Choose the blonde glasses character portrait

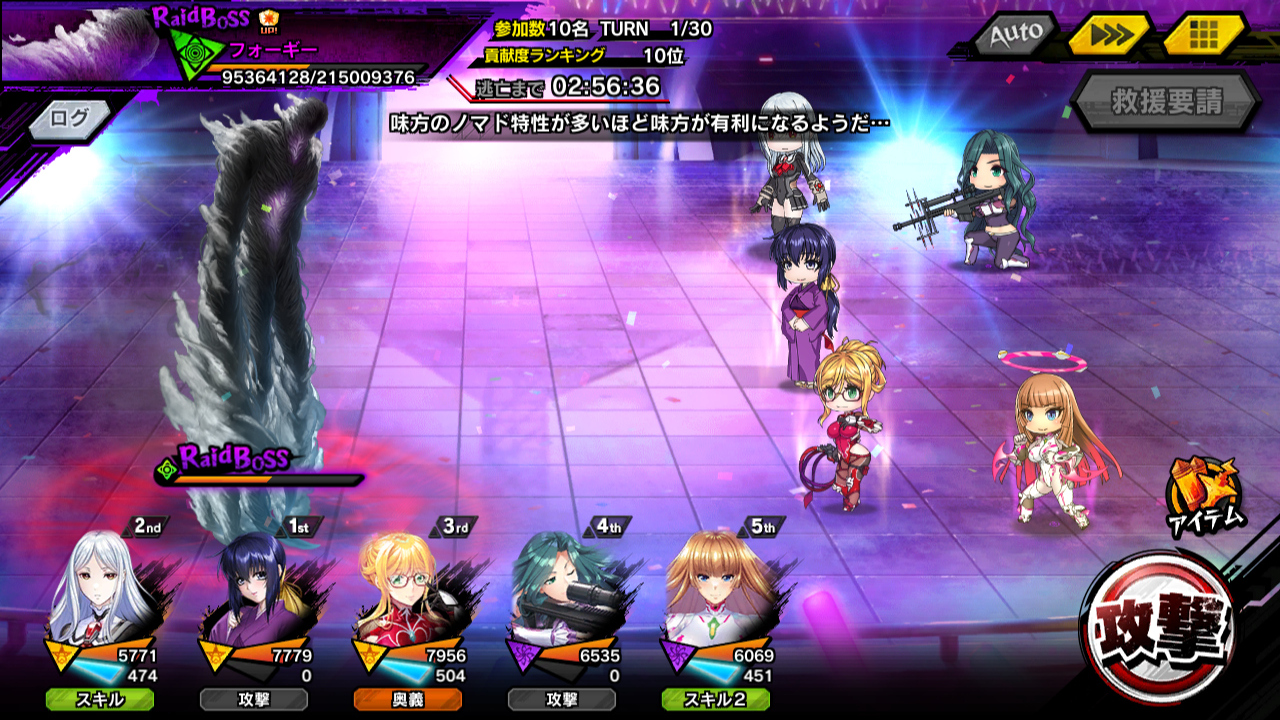[x=408, y=593]
